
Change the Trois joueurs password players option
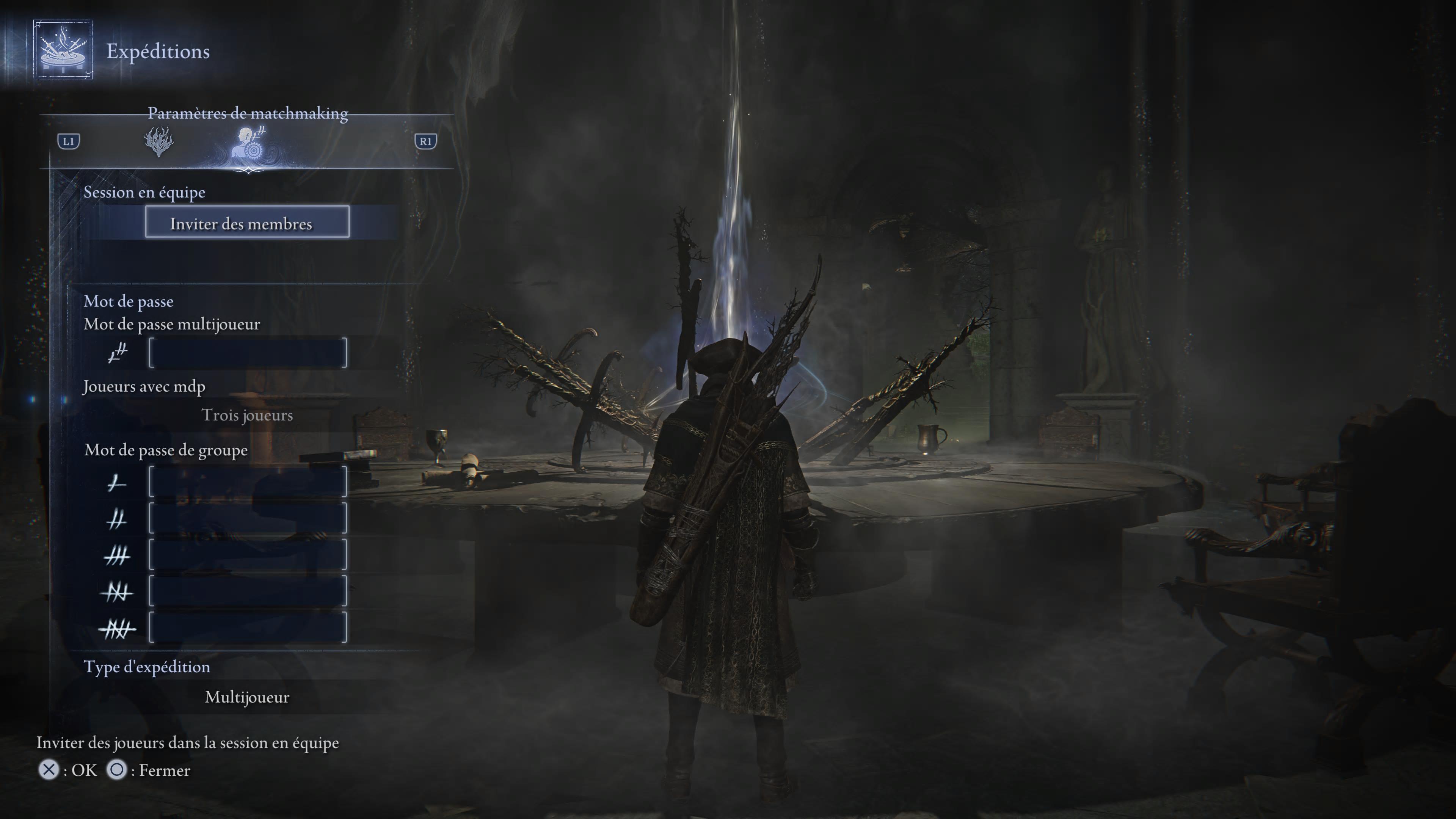247,416
